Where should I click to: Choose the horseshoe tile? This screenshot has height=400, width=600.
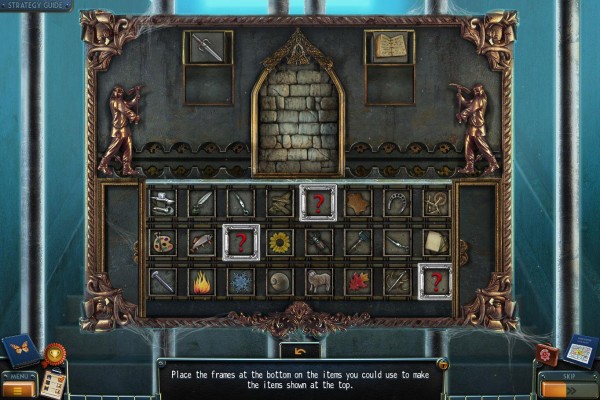[x=396, y=203]
